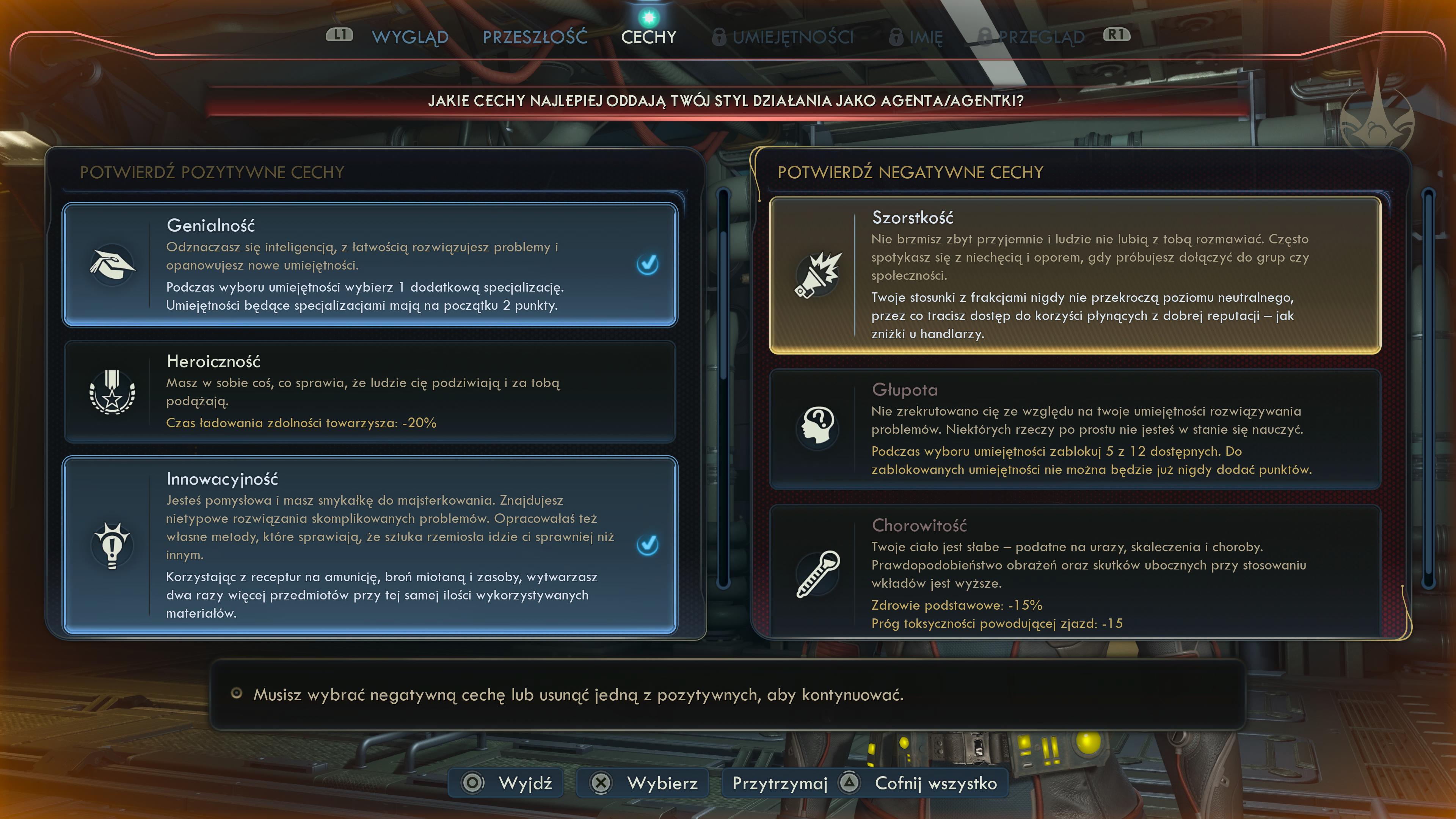Switch to the WYGLĄD tab
This screenshot has height=819, width=1456.
click(410, 37)
